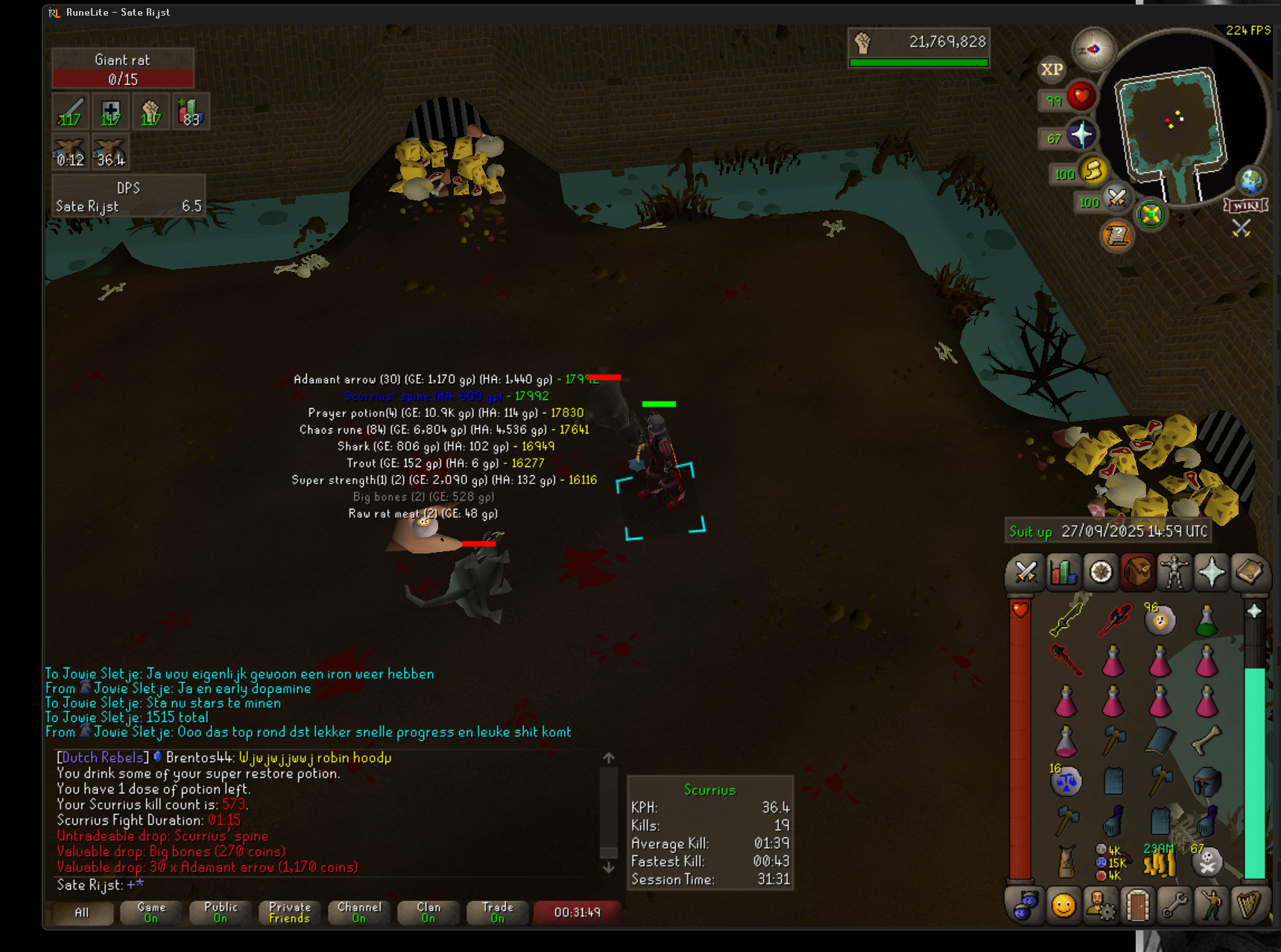The height and width of the screenshot is (952, 1281).
Task: Toggle the Clan chat filter
Action: pos(428,913)
